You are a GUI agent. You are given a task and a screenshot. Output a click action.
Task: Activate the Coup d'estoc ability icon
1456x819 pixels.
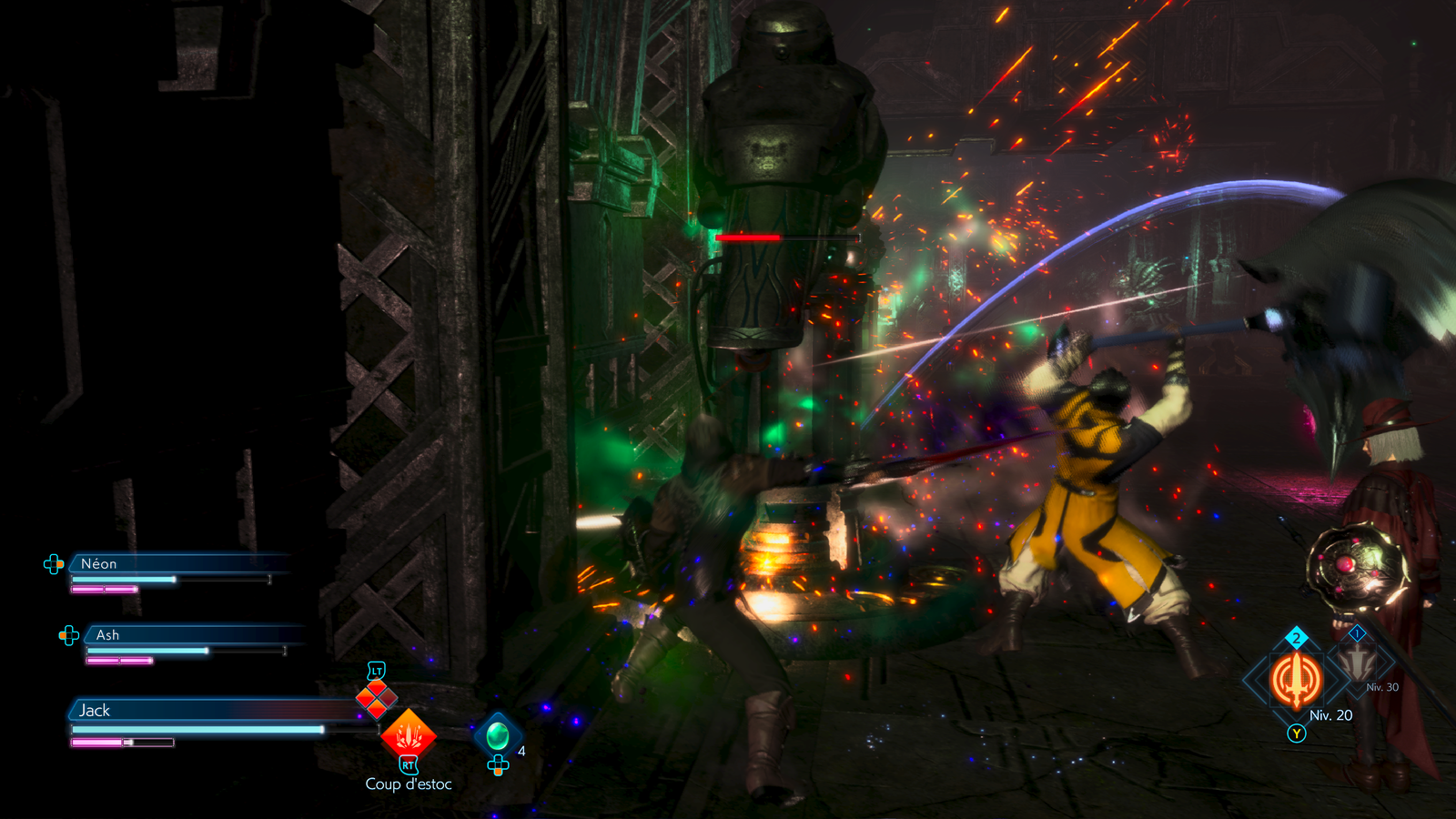pyautogui.click(x=409, y=735)
